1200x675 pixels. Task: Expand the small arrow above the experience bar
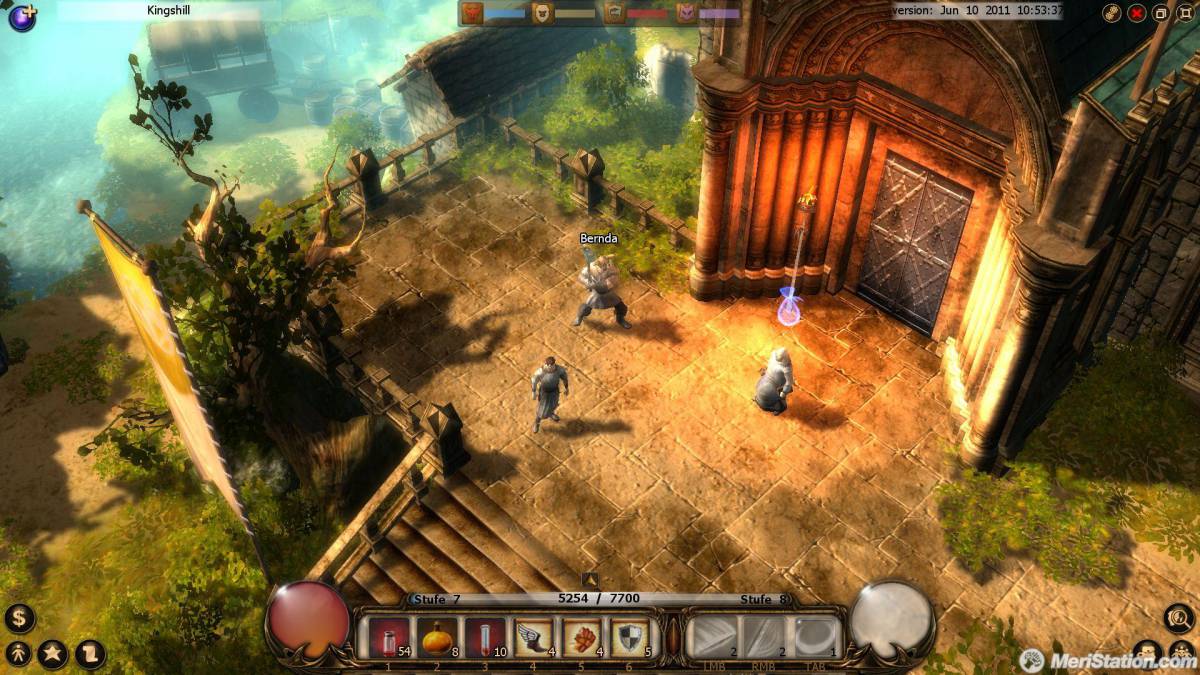point(590,579)
